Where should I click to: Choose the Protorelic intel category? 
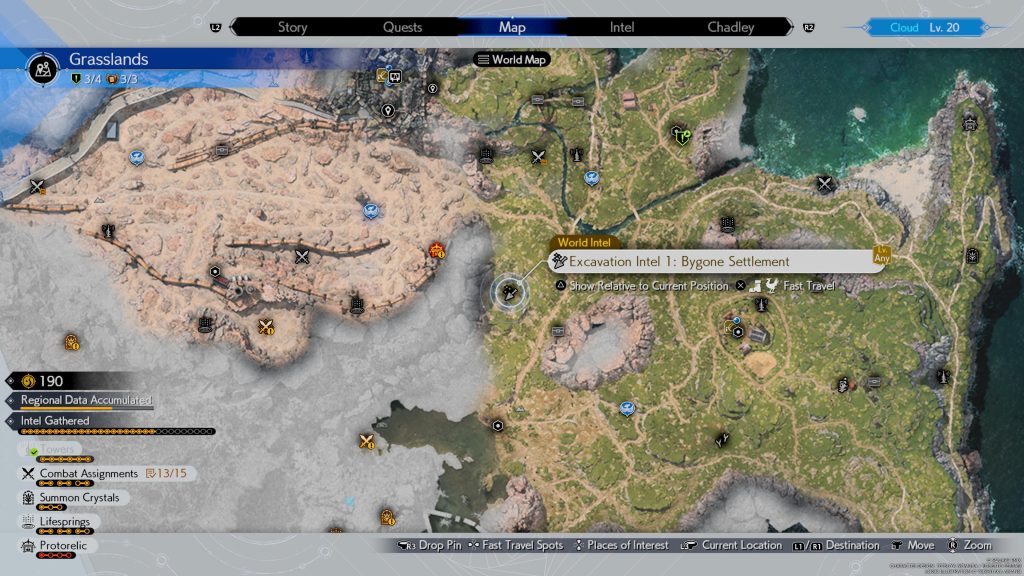click(64, 546)
